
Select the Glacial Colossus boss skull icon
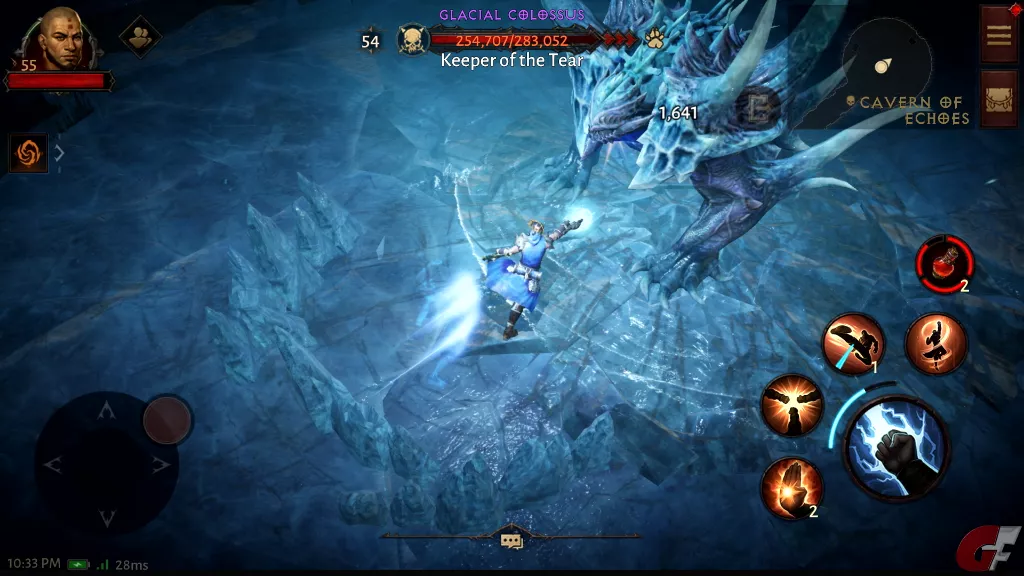pyautogui.click(x=413, y=40)
